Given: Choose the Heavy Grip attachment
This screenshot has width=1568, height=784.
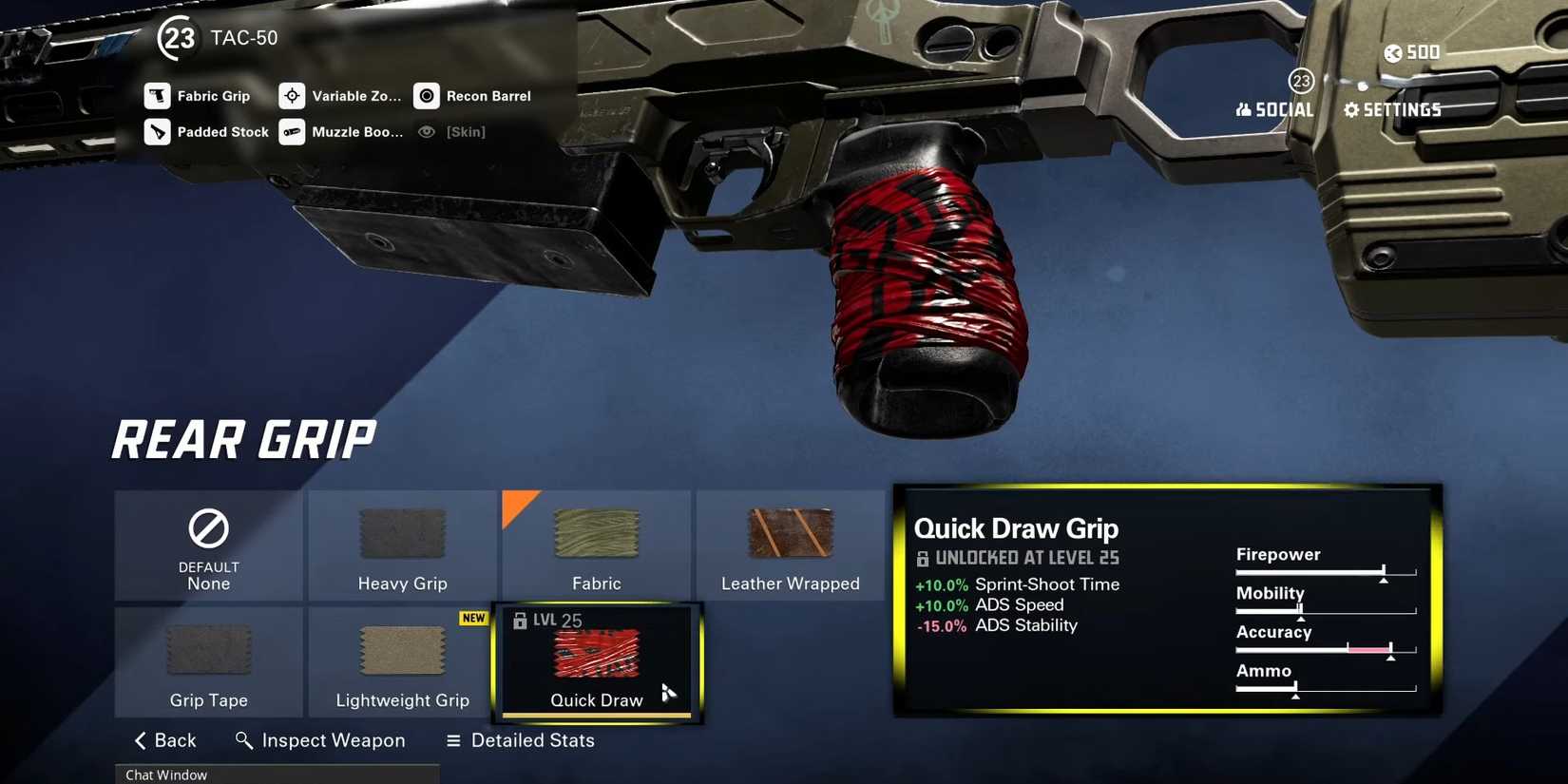Looking at the screenshot, I should pyautogui.click(x=402, y=546).
